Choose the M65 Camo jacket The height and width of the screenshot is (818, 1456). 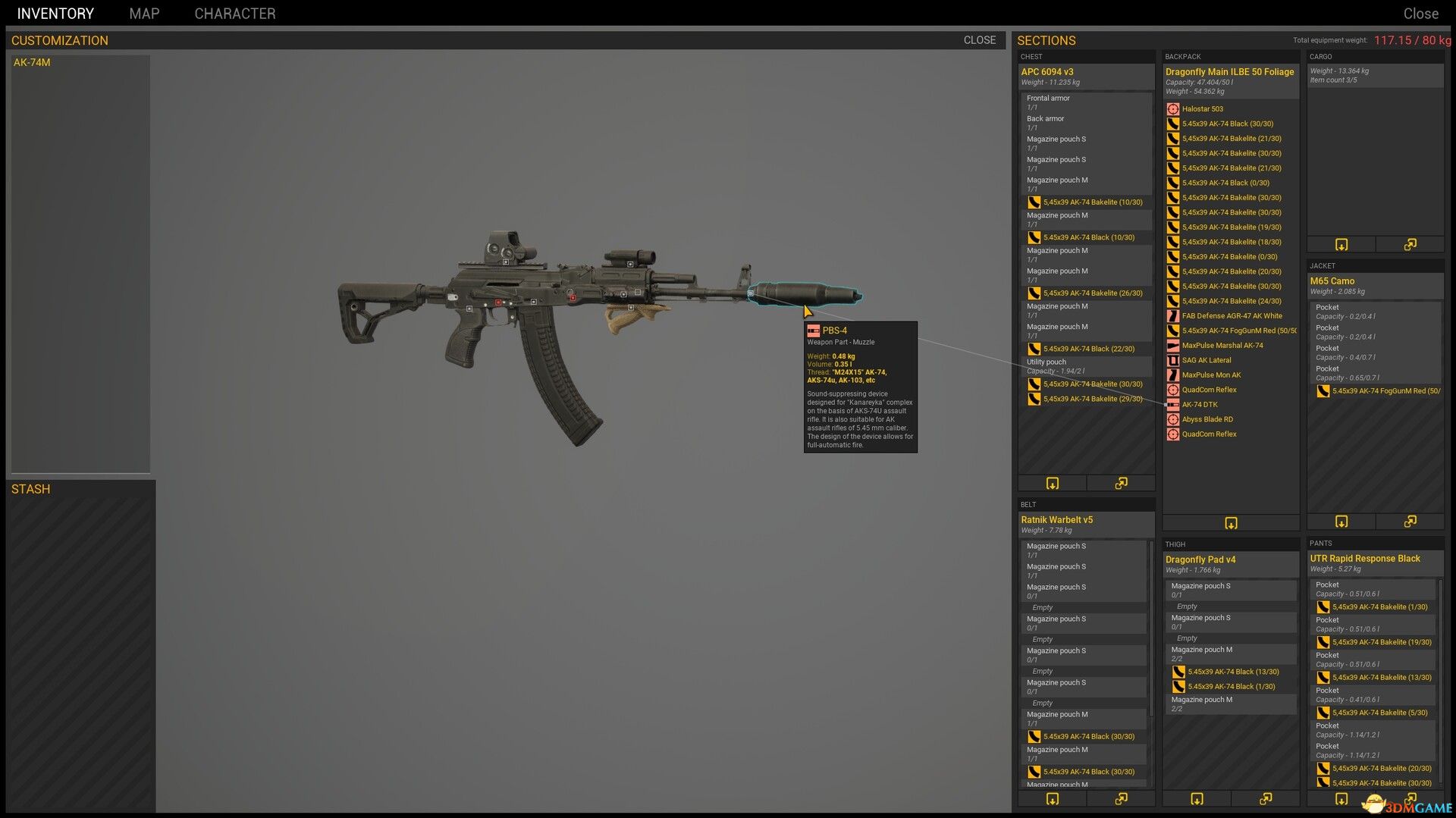[x=1332, y=281]
